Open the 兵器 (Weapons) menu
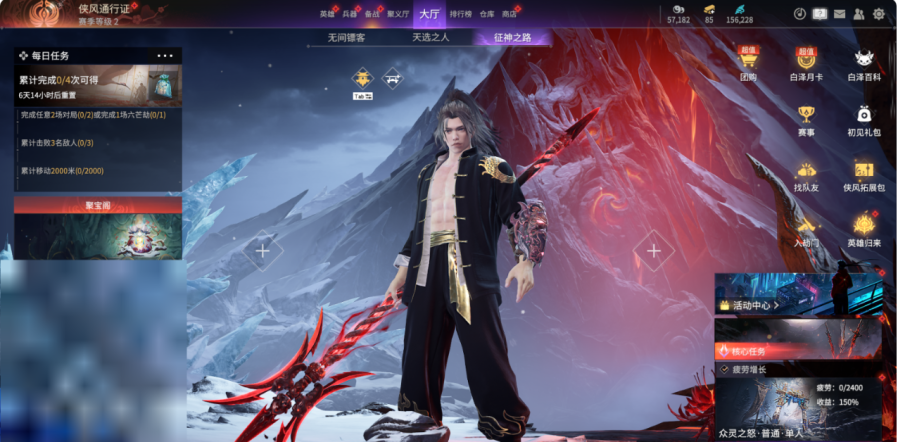Screen dimensions: 900x442 350,14
